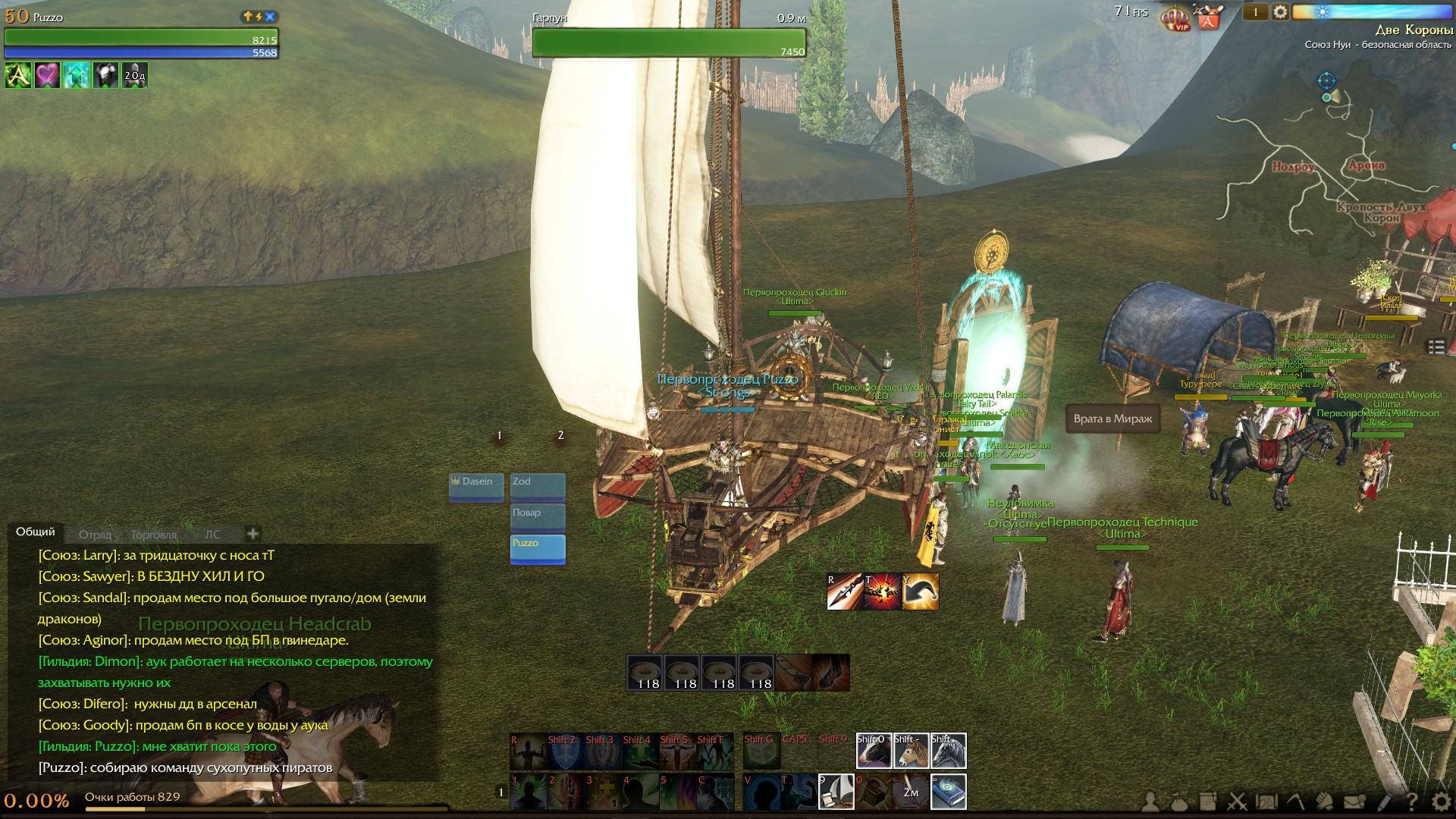Screen dimensions: 1456x819
Task: Activate the sailing ship scroll hotbar slot
Action: click(x=836, y=792)
